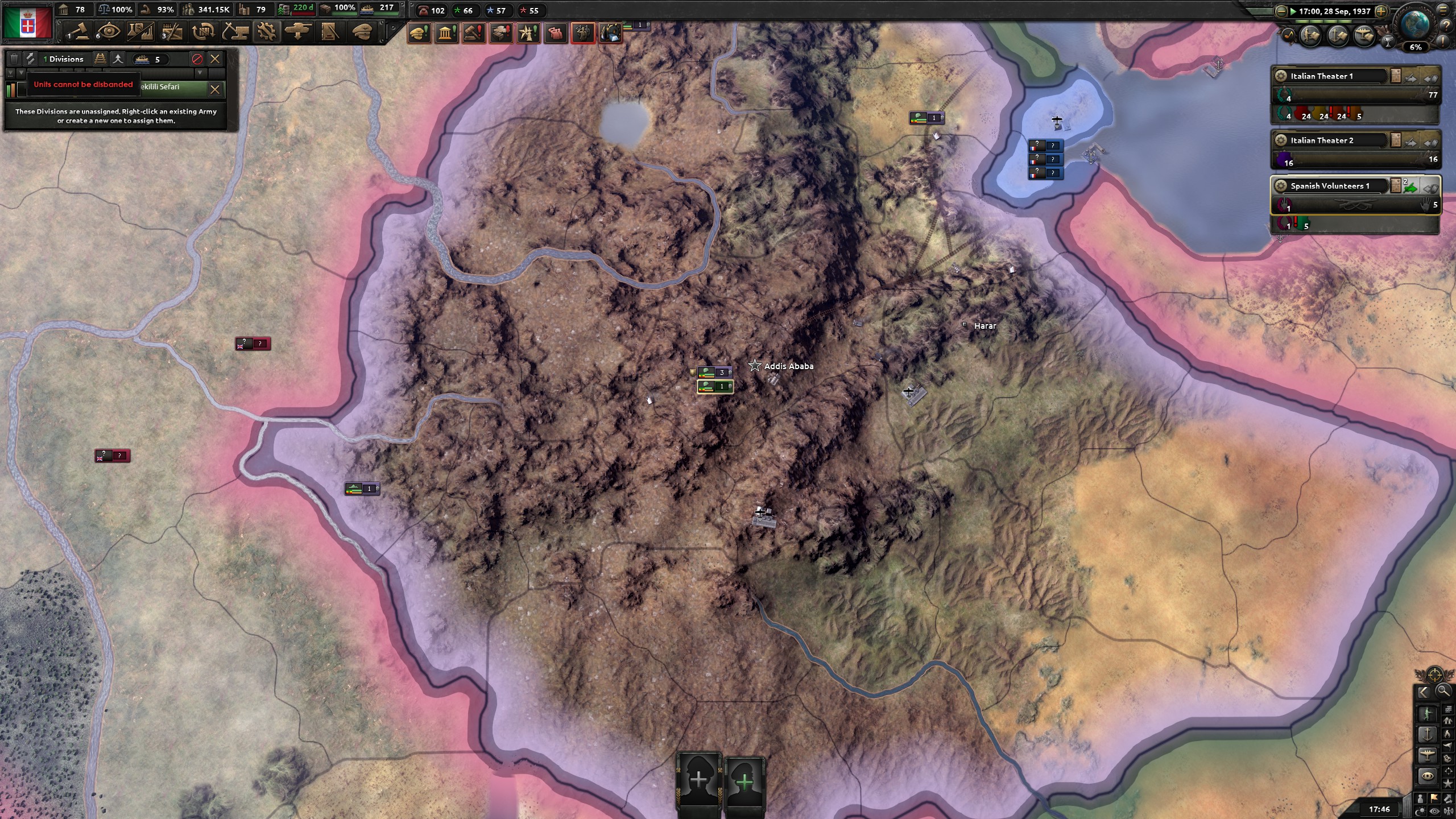
Task: Toggle rail transport for the selected division
Action: coord(101,59)
